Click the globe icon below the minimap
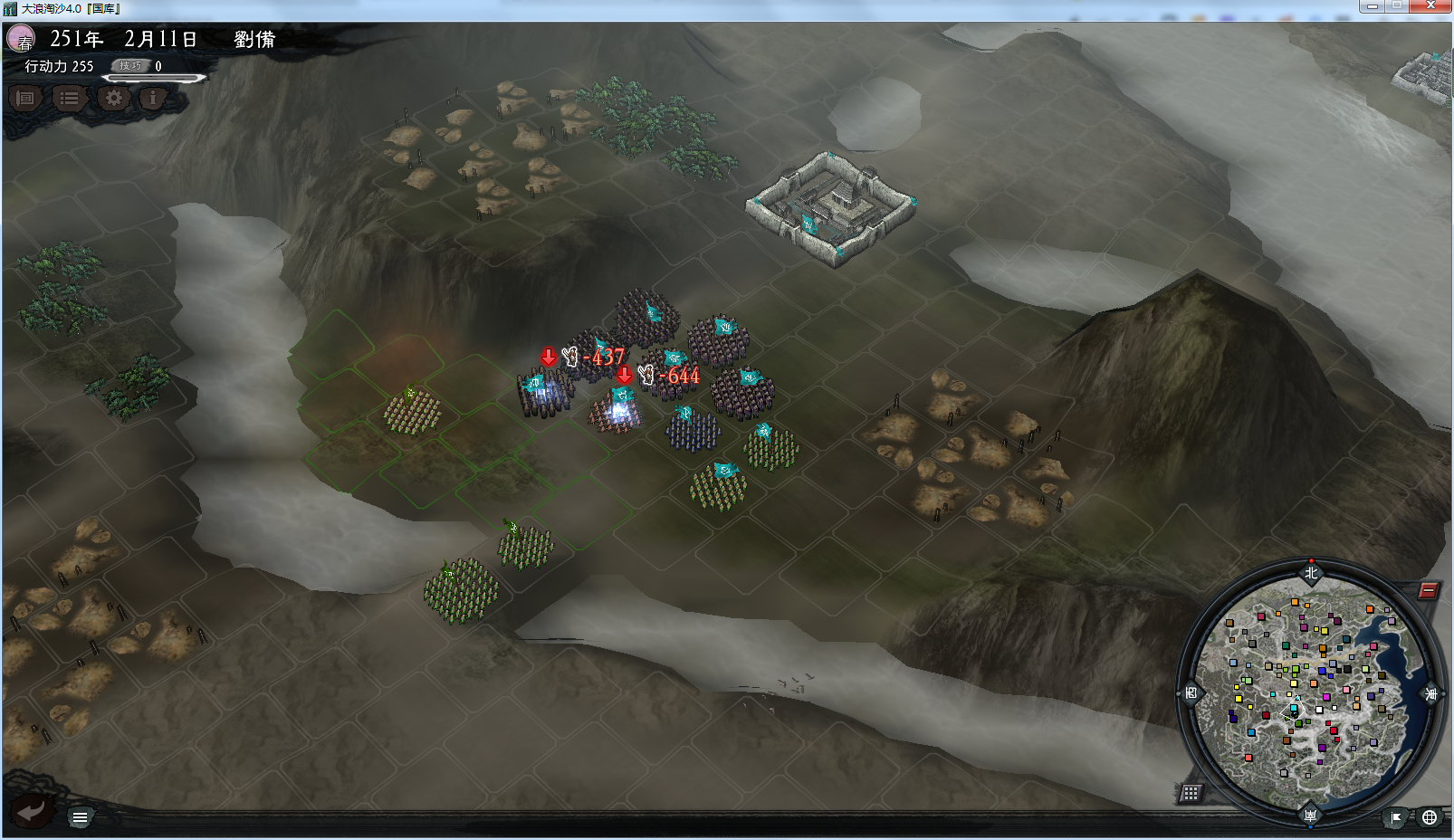The width and height of the screenshot is (1454, 840). (1429, 817)
